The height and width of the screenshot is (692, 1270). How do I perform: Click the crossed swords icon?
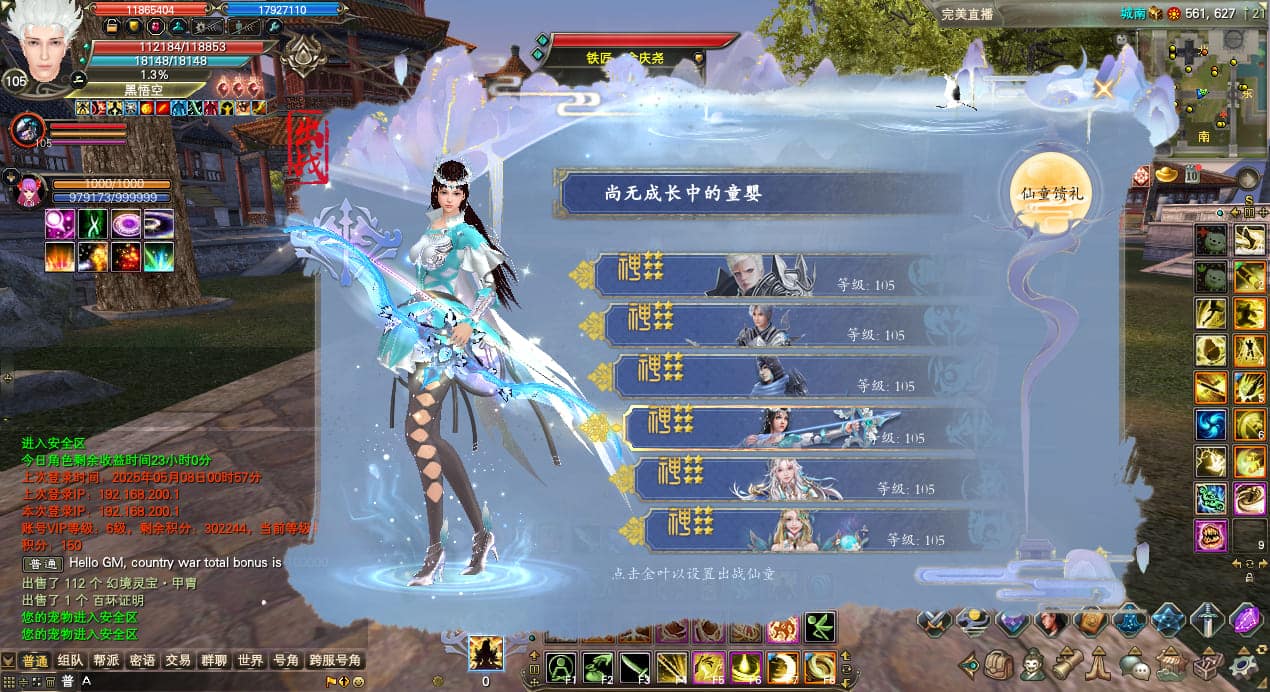pyautogui.click(x=933, y=621)
